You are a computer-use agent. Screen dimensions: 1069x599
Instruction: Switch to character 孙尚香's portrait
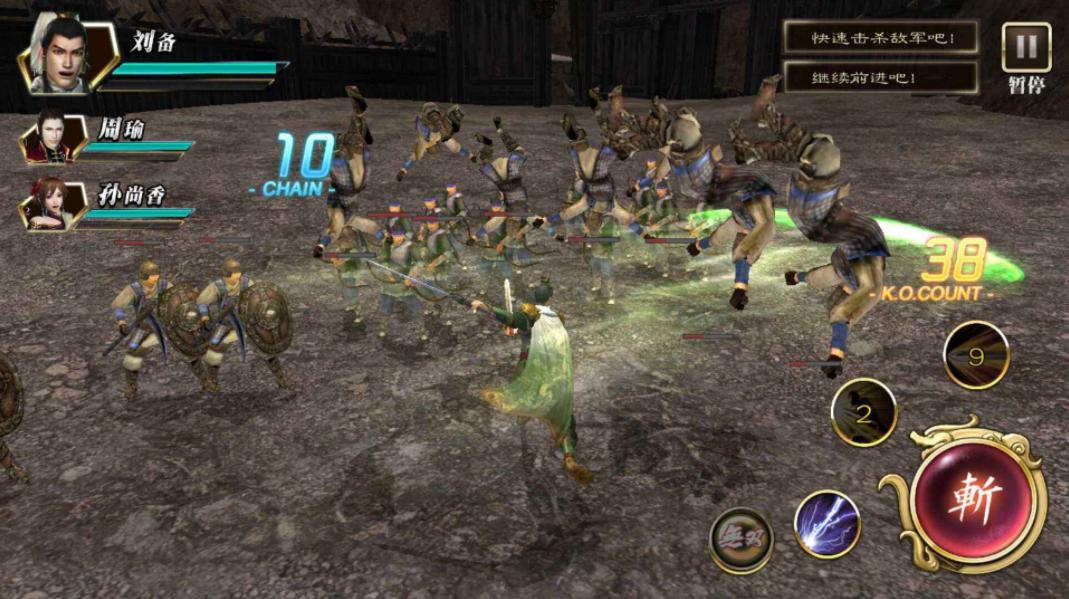coord(49,203)
